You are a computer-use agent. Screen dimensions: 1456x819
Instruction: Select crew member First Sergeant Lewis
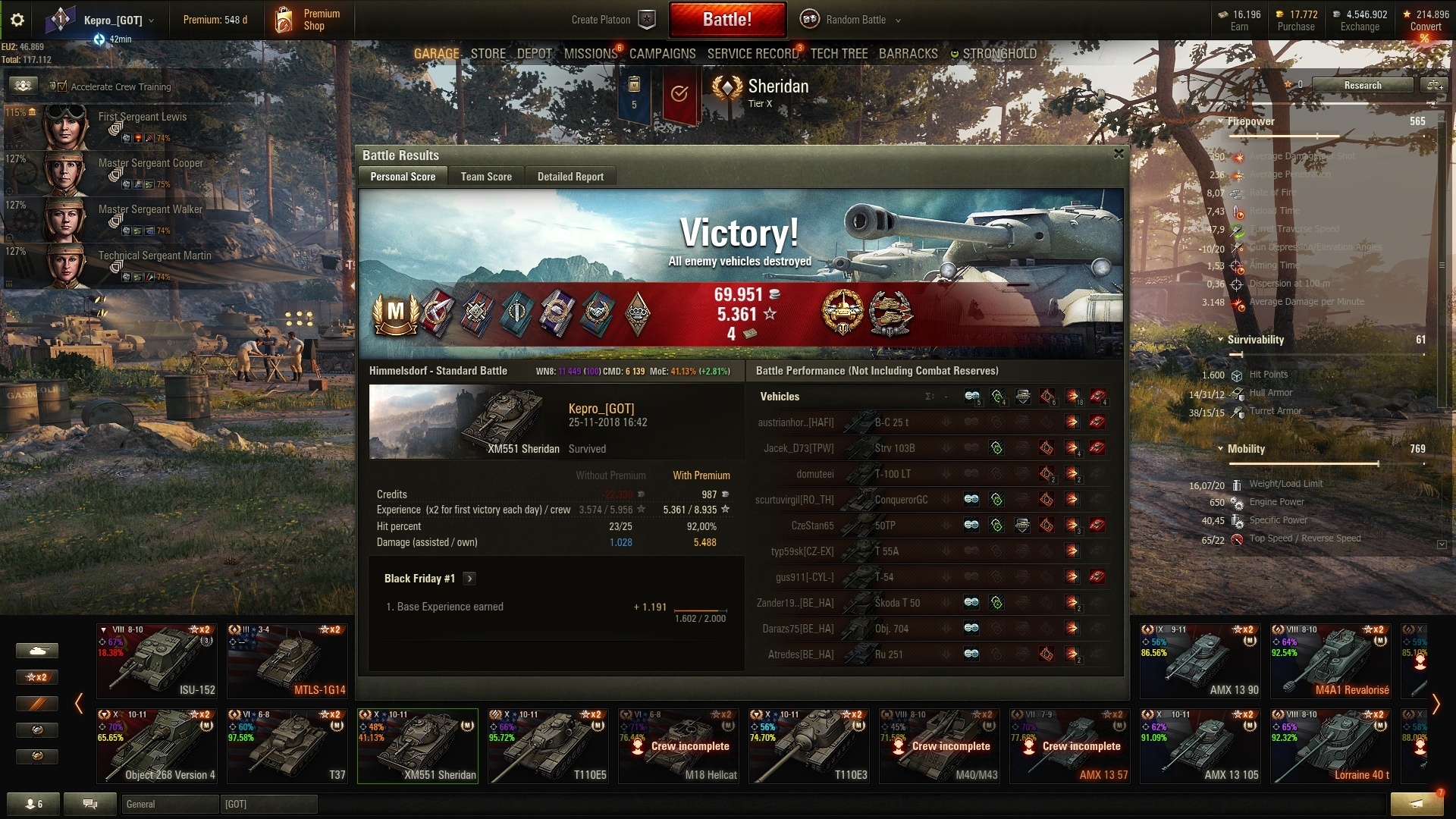pos(143,117)
